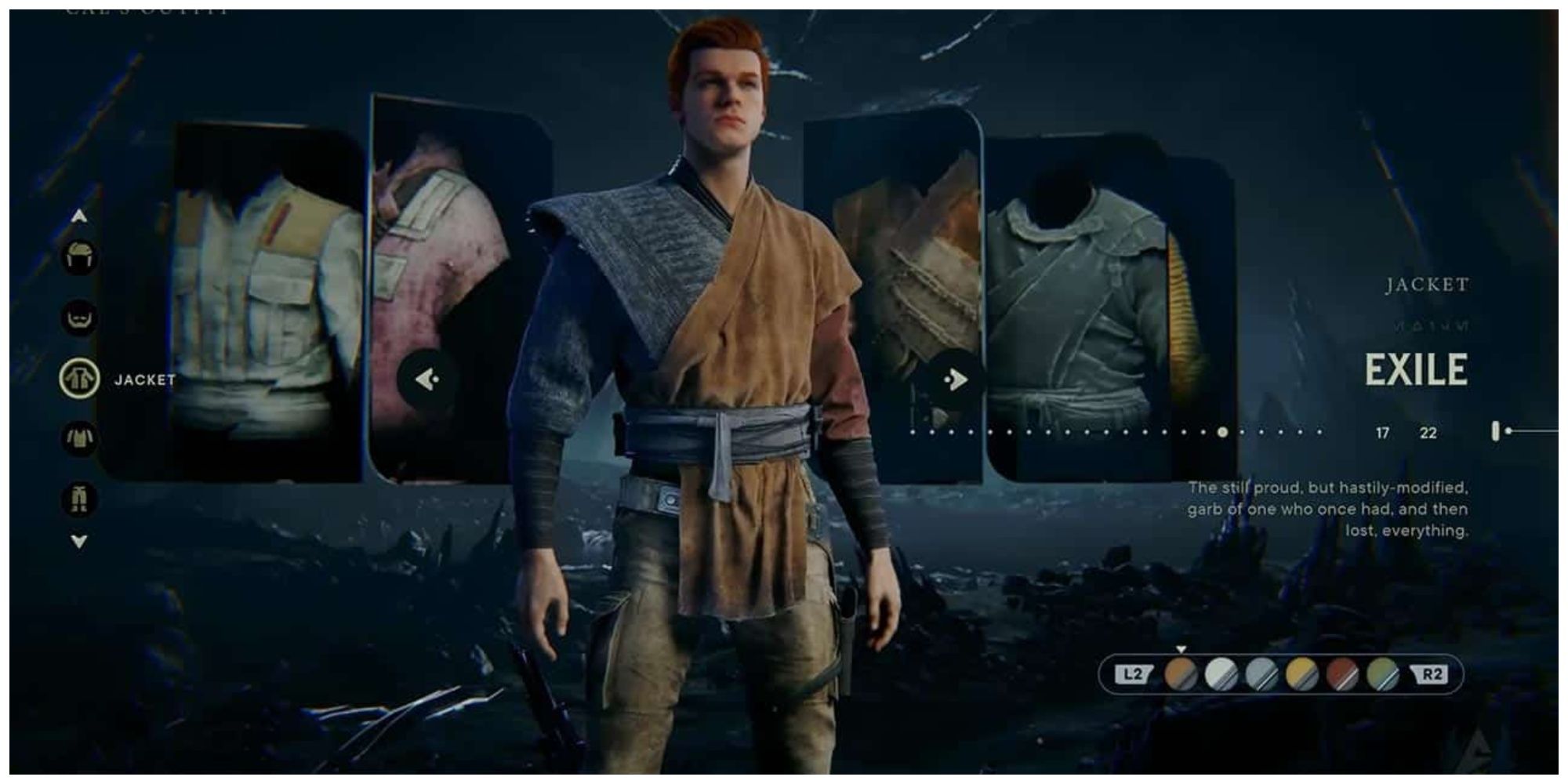Click the highlighted Jacket category icon

[80, 377]
